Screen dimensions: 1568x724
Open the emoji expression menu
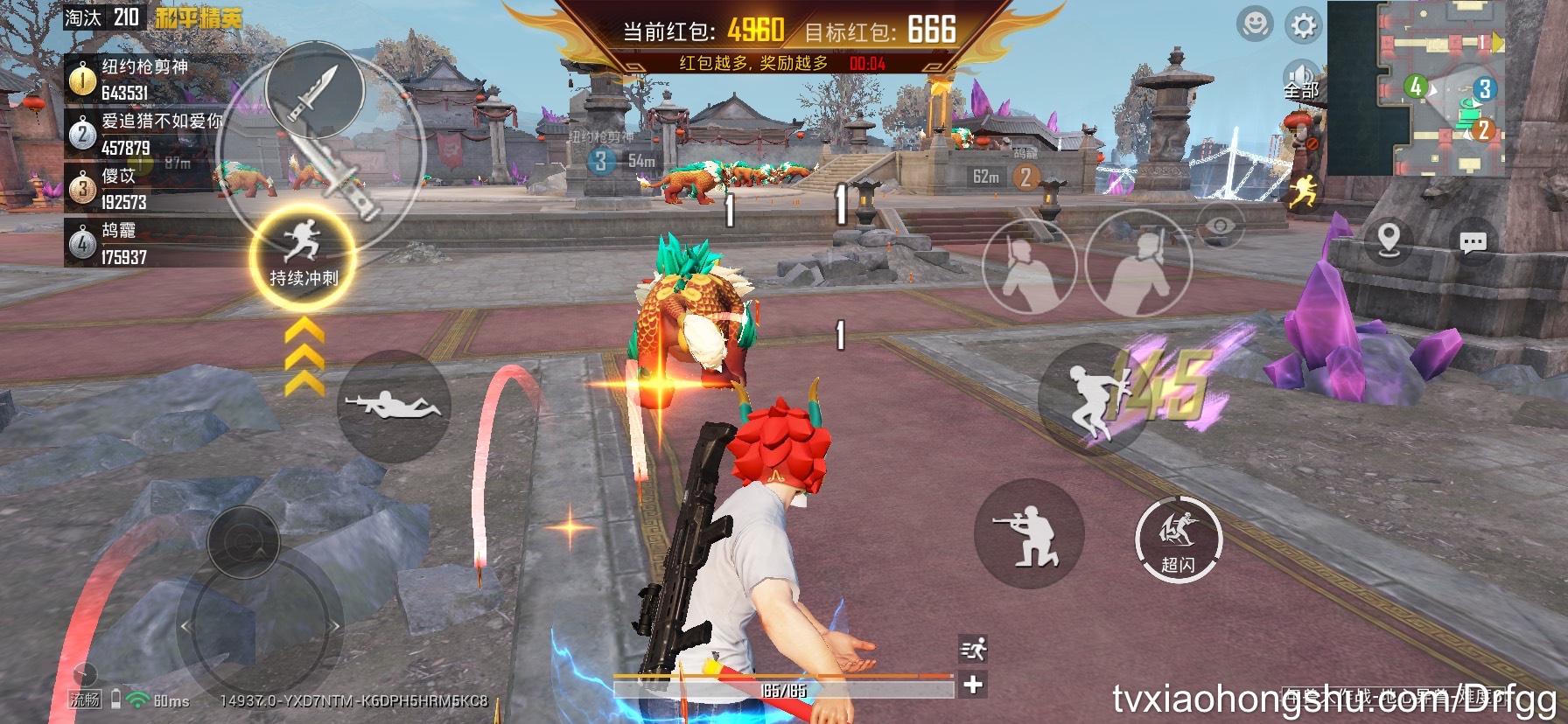[x=1255, y=24]
